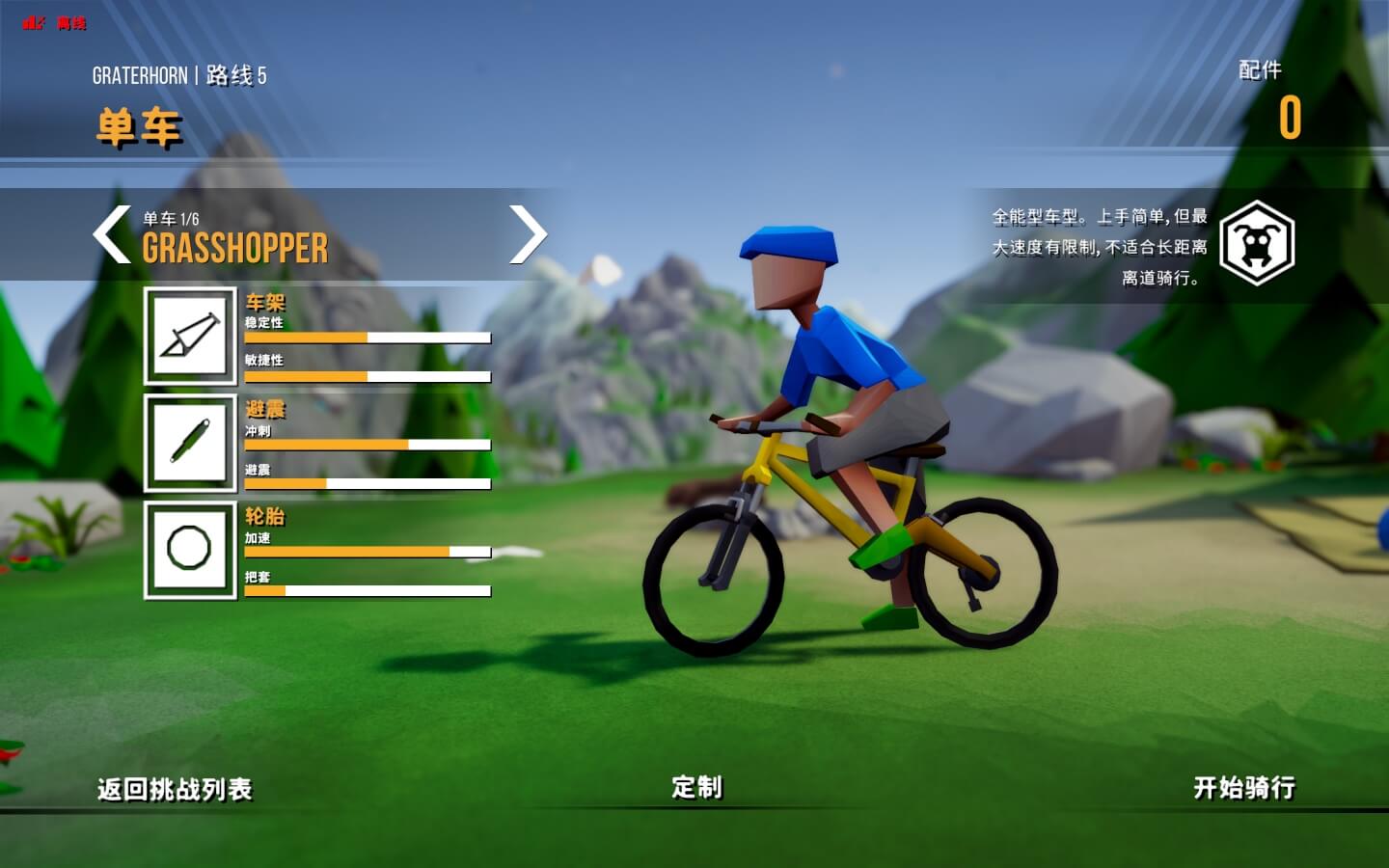Switch to the previous bike with left arrow
Viewport: 1389px width, 868px height.
112,234
